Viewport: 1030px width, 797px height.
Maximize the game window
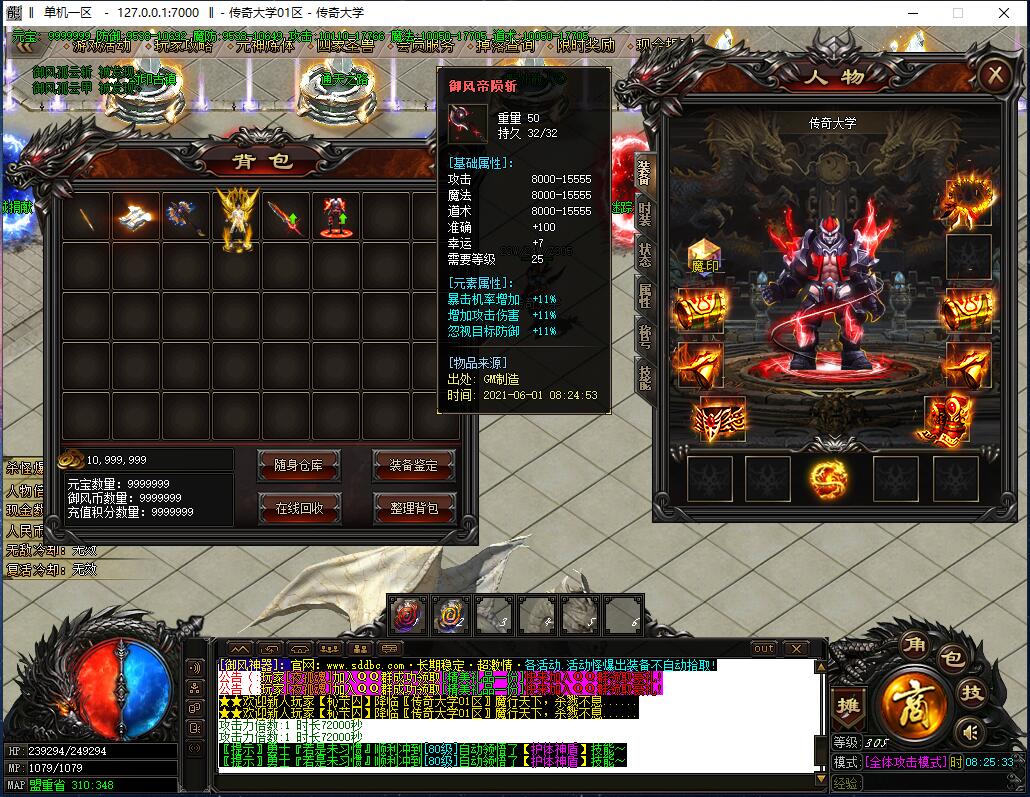[957, 13]
